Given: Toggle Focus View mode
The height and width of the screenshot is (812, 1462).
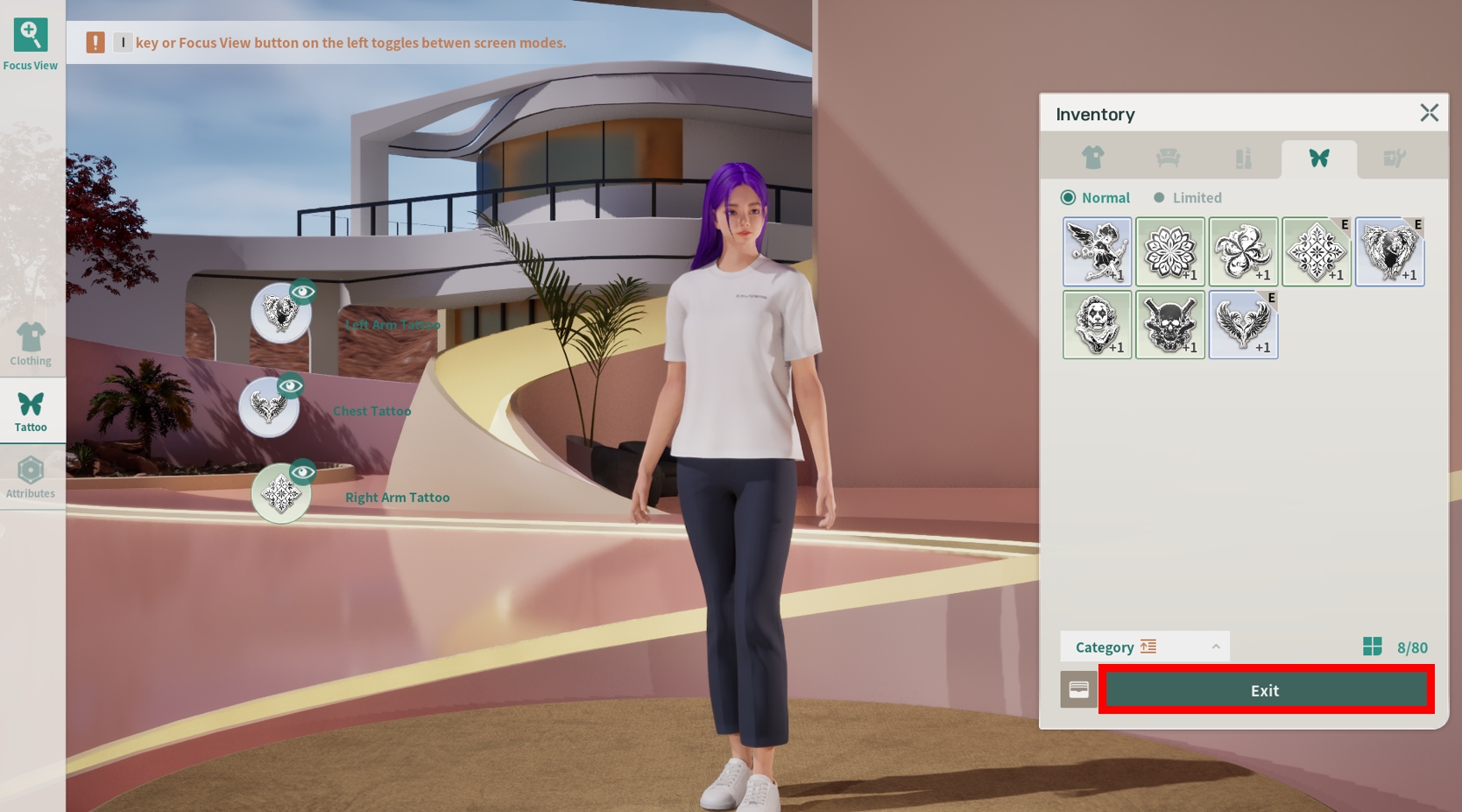Looking at the screenshot, I should (x=31, y=44).
